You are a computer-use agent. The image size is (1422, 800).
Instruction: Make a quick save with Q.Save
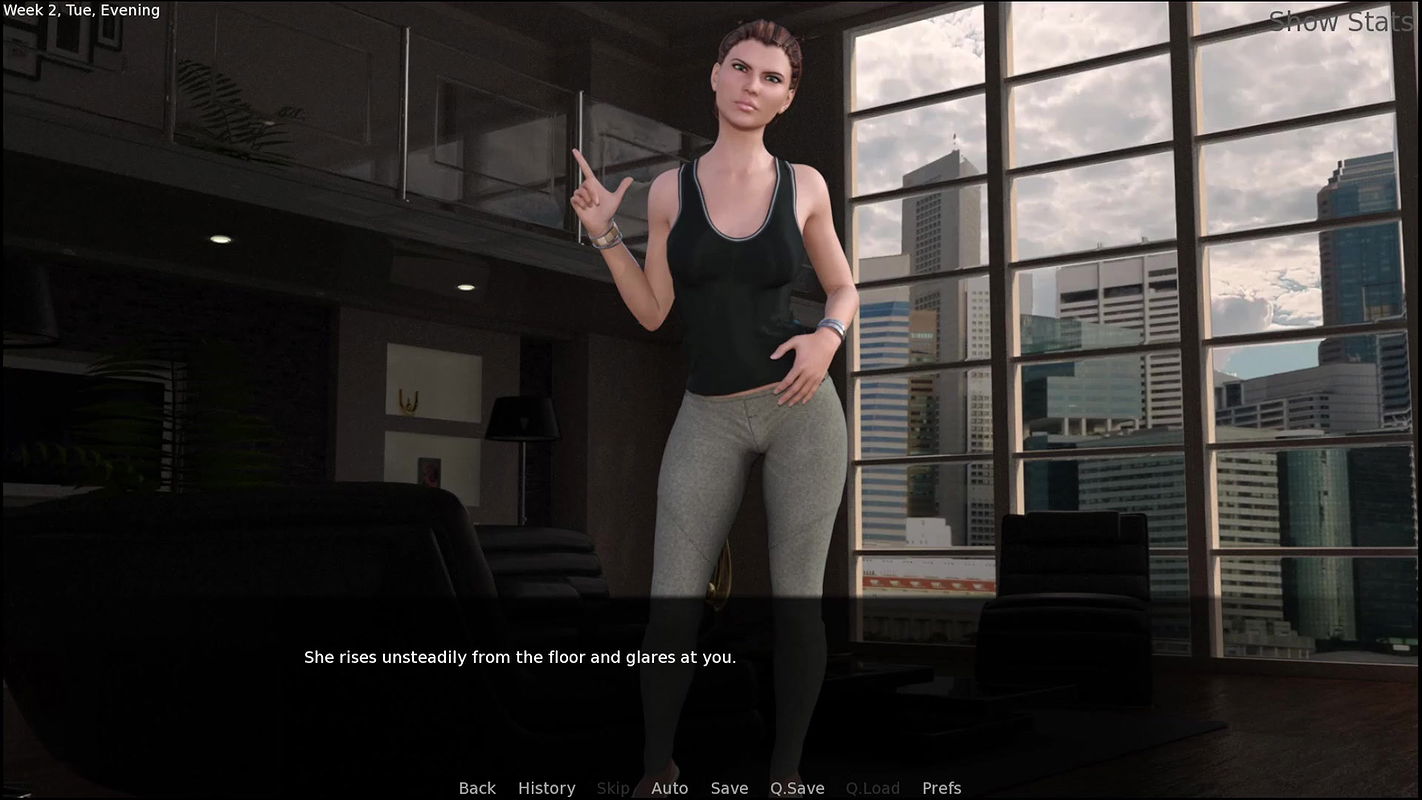pos(797,788)
